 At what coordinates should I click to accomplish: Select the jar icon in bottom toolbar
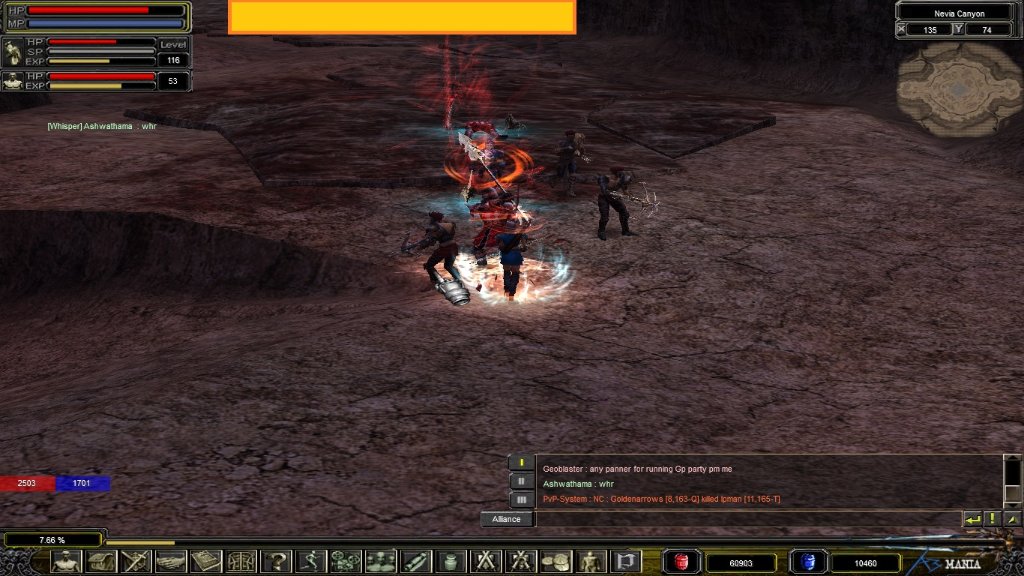[450, 561]
